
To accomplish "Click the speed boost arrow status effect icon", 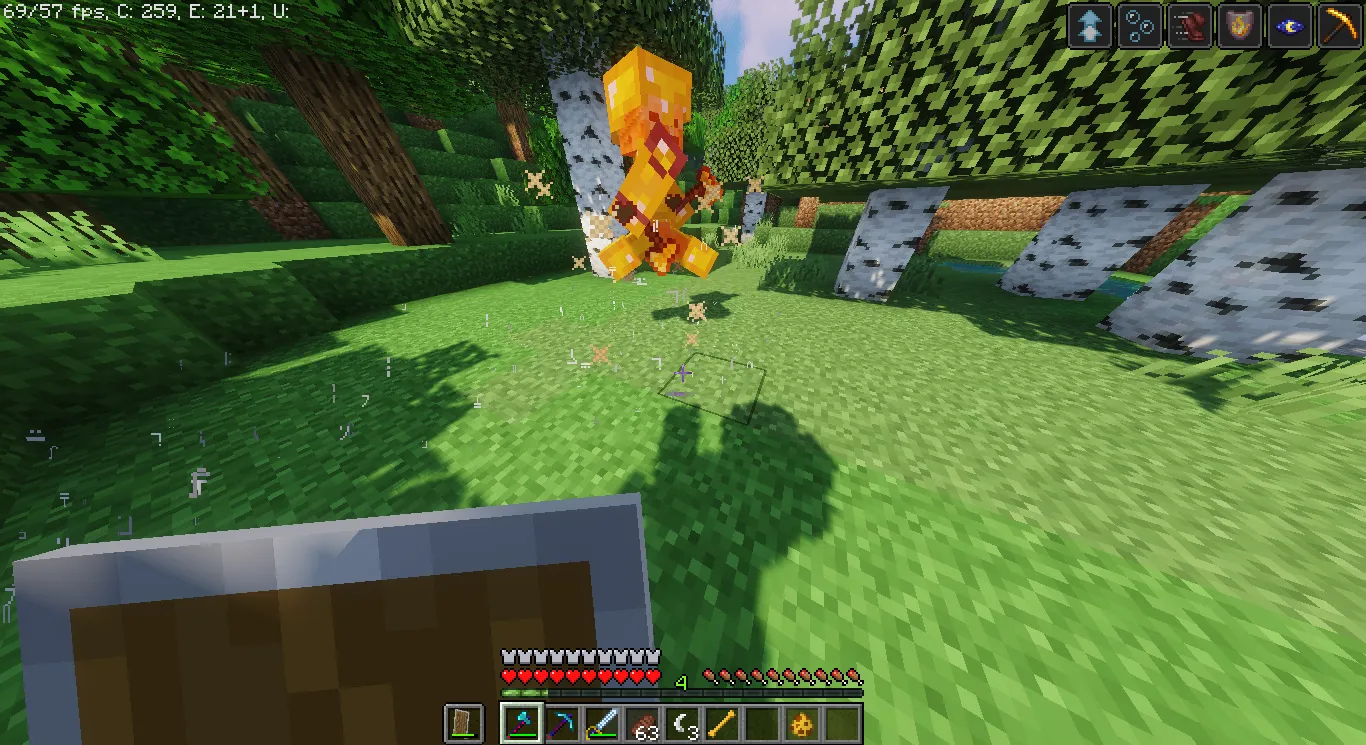I will click(1087, 26).
